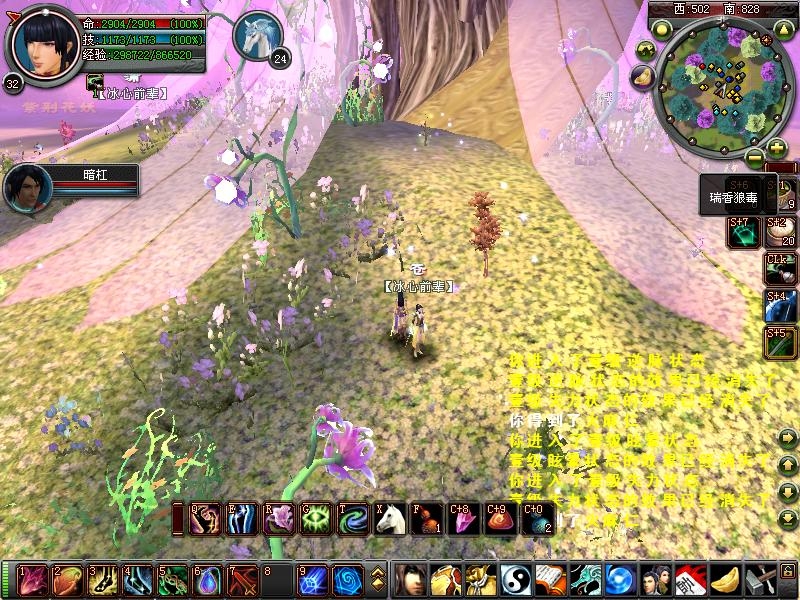Click the player character portrait

click(43, 45)
